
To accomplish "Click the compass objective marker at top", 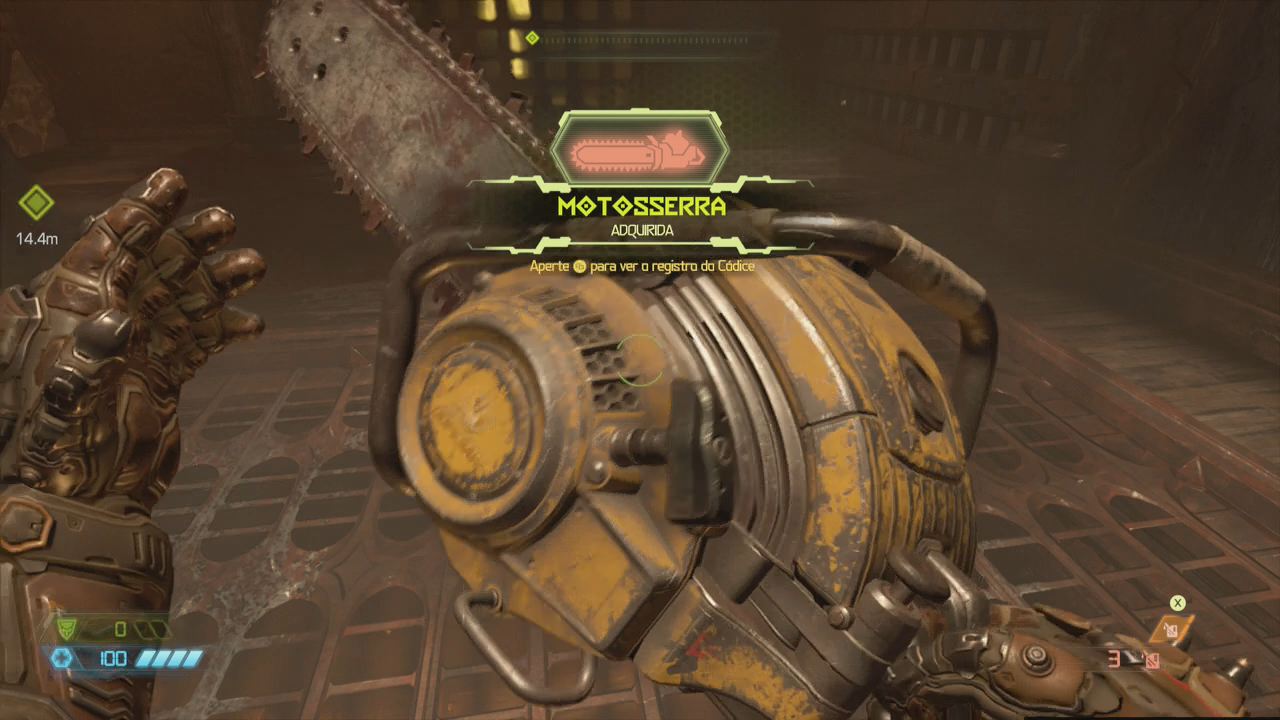I will pos(532,38).
